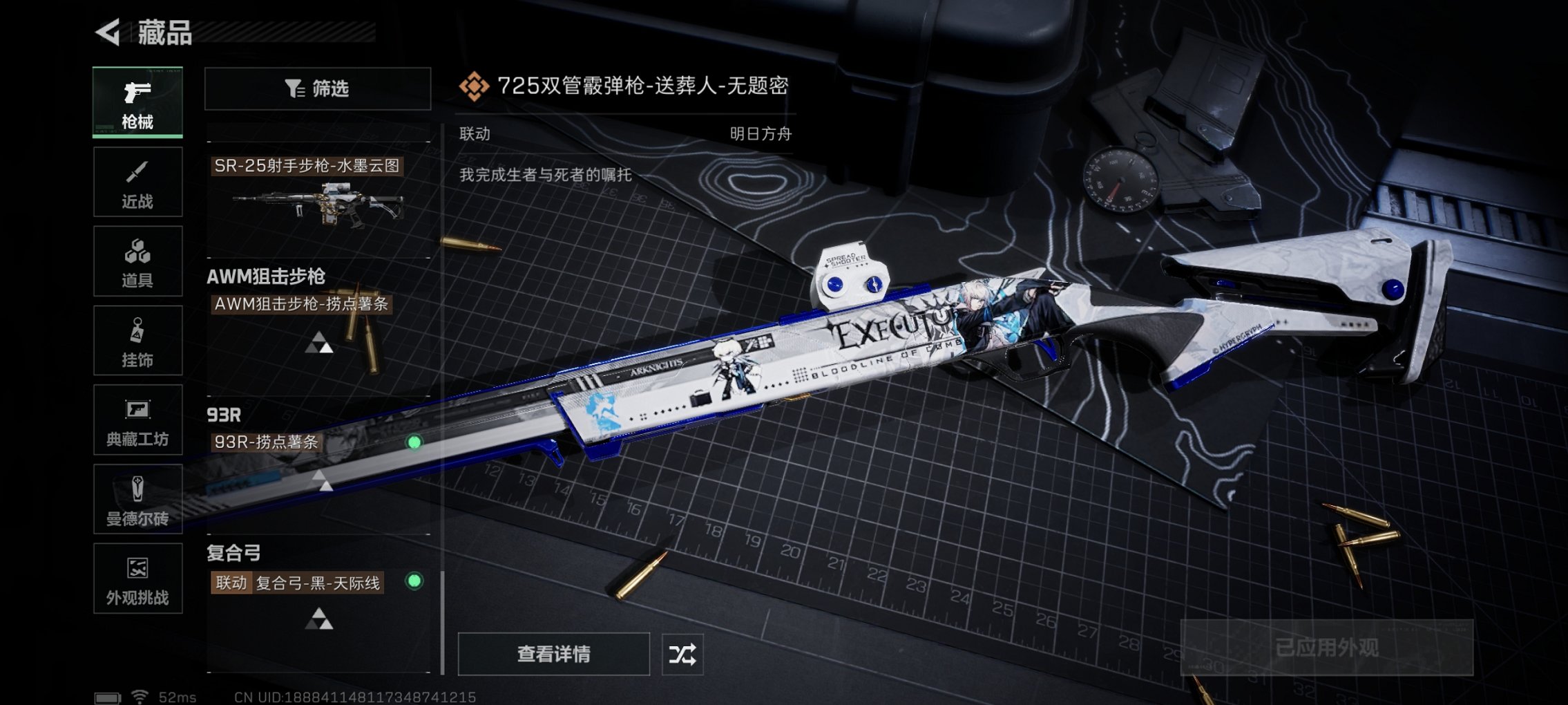Open the 筛选 filter panel

pyautogui.click(x=318, y=88)
